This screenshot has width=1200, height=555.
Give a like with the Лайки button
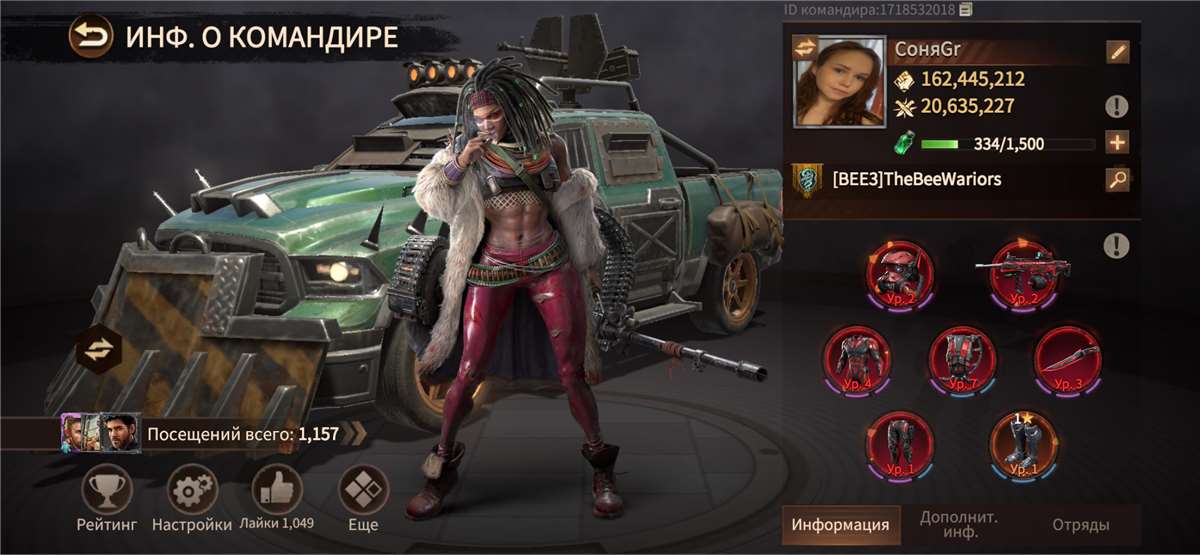coord(276,491)
